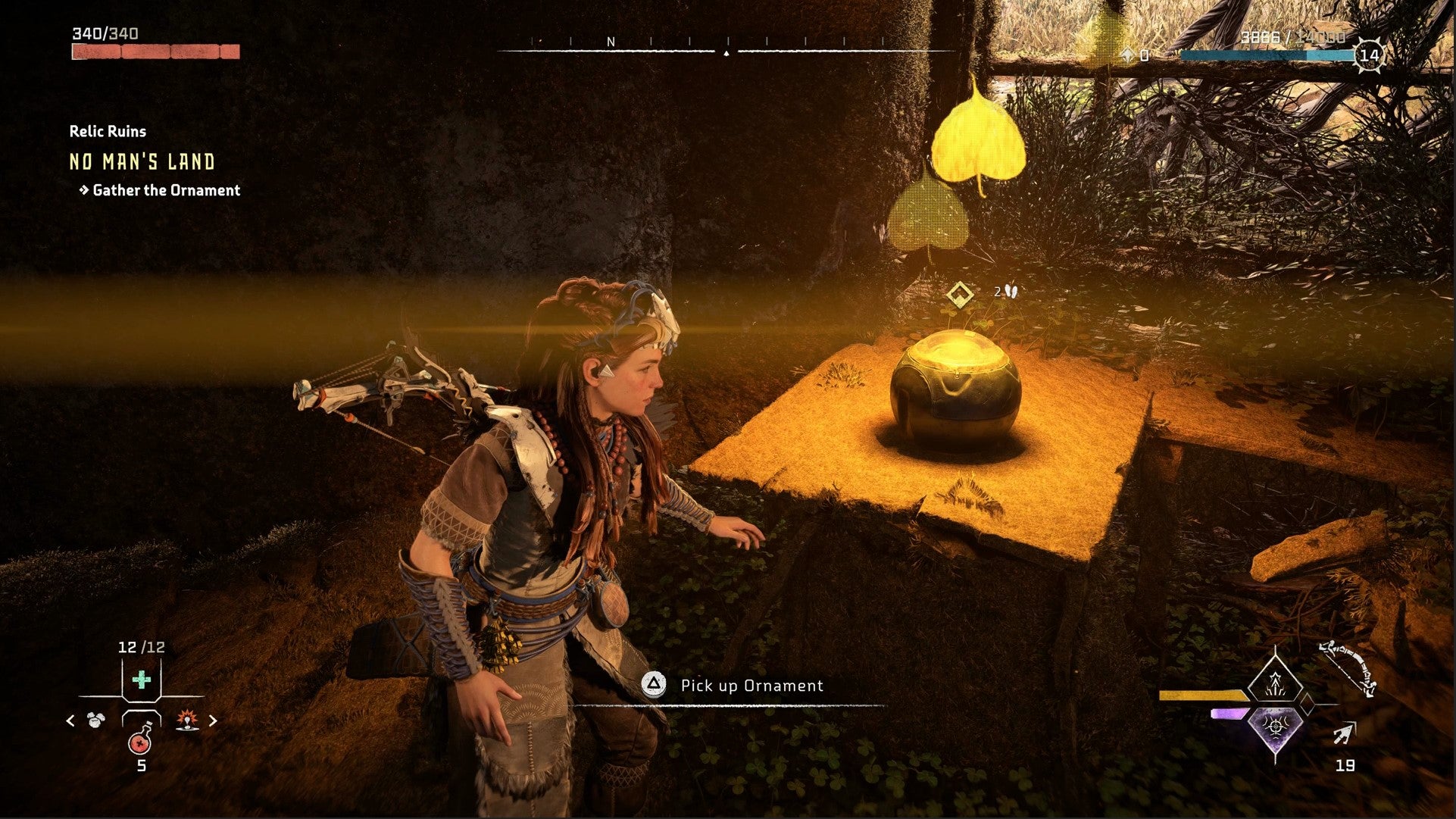Select the trap item icon
This screenshot has height=819, width=1456.
click(186, 721)
